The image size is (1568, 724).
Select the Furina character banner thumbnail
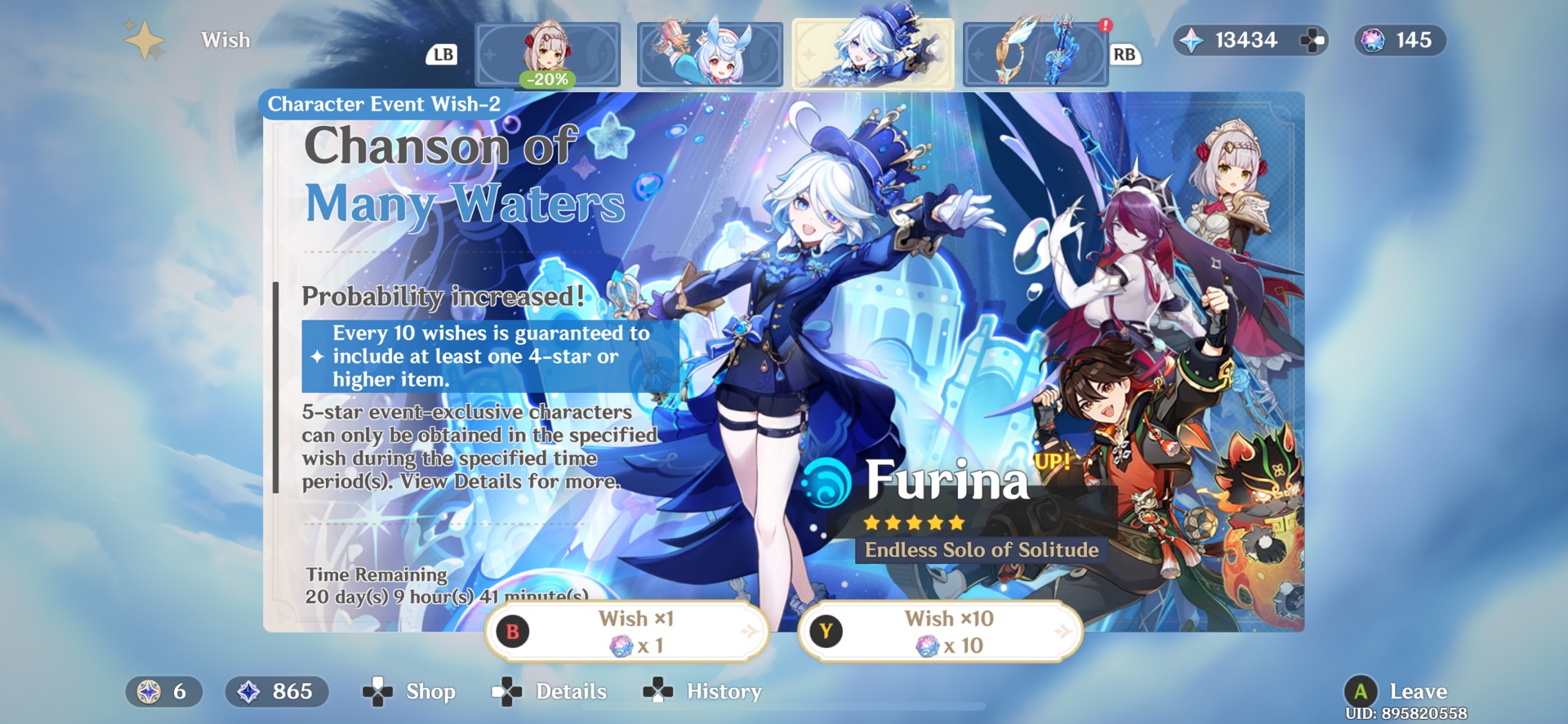coord(874,51)
